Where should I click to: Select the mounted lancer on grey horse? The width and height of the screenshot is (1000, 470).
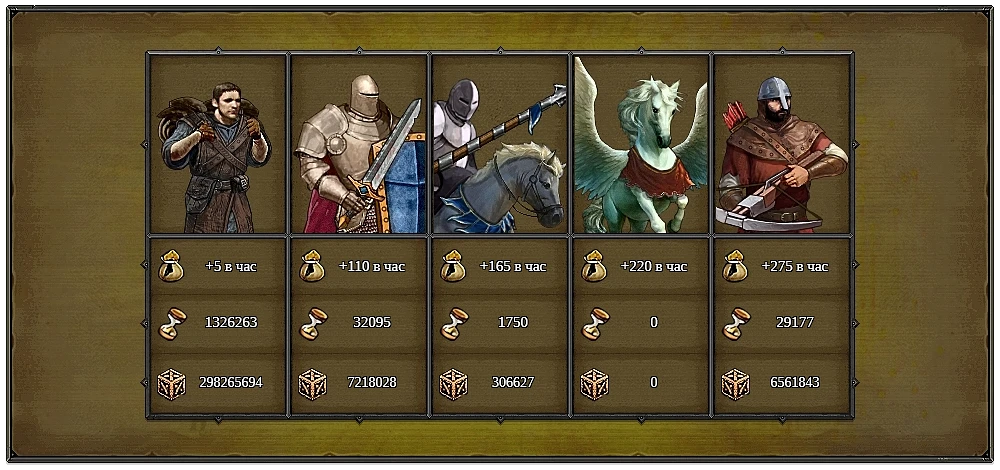point(500,145)
